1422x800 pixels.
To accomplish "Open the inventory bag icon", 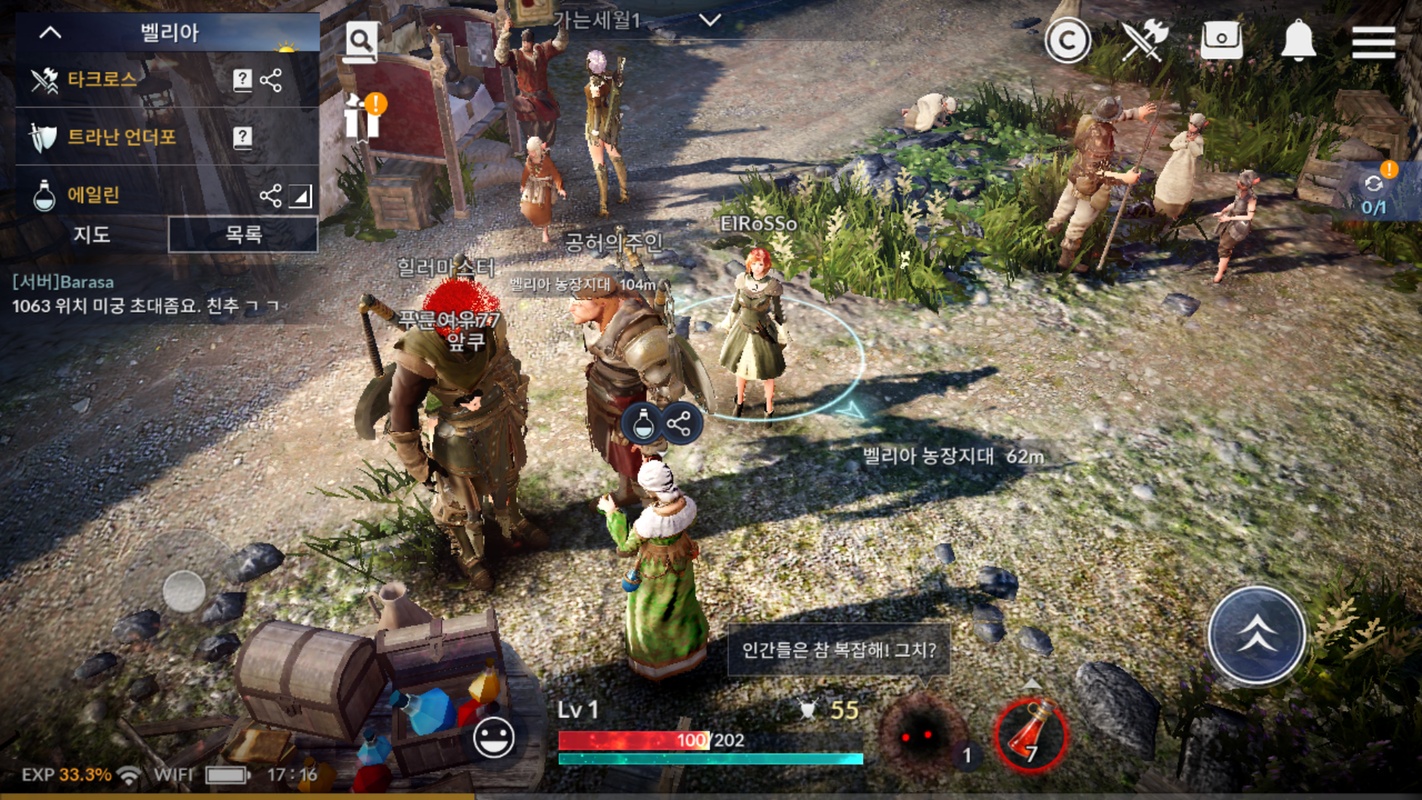I will point(1221,42).
